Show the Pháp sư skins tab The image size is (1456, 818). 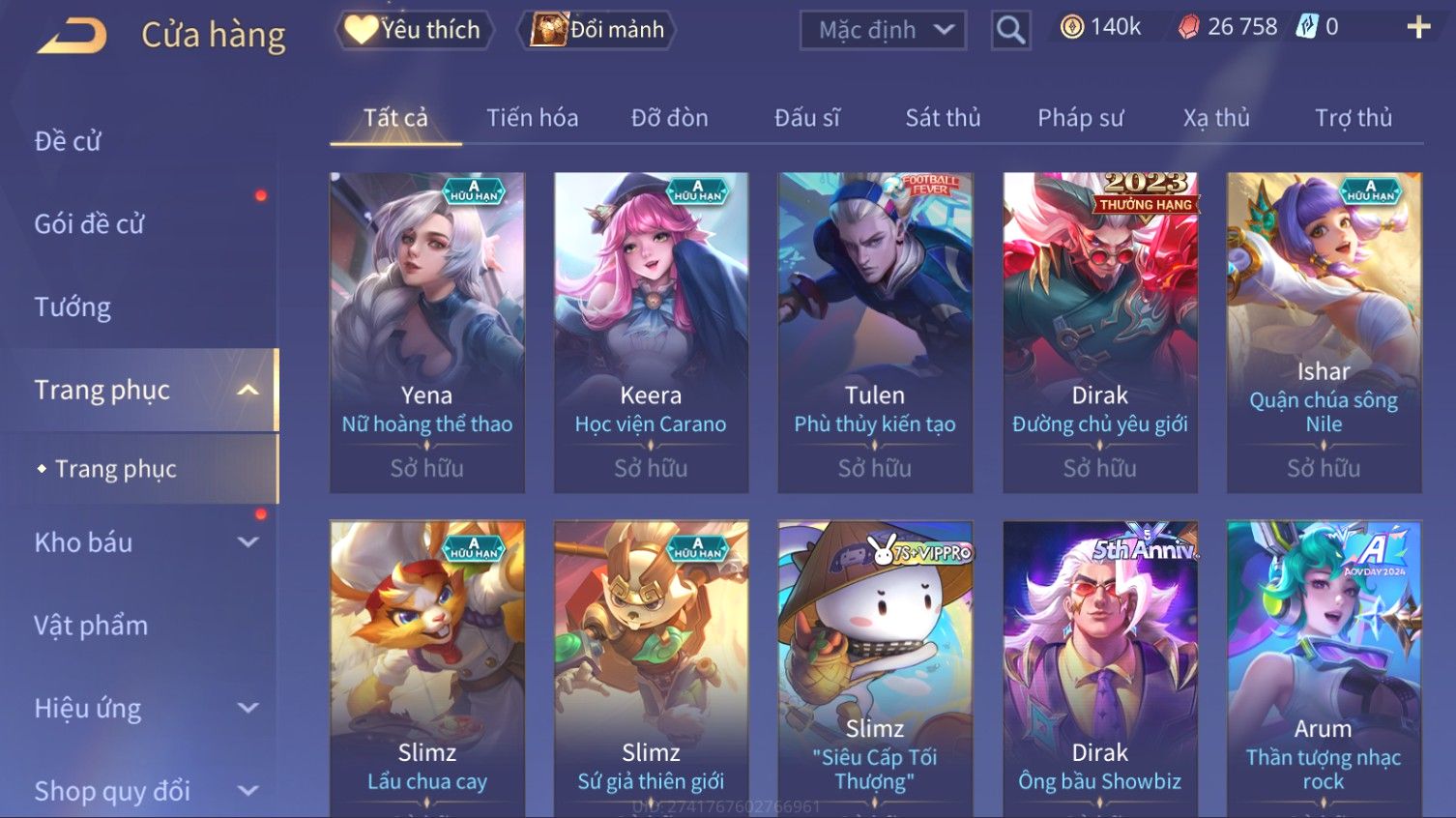tap(1080, 118)
